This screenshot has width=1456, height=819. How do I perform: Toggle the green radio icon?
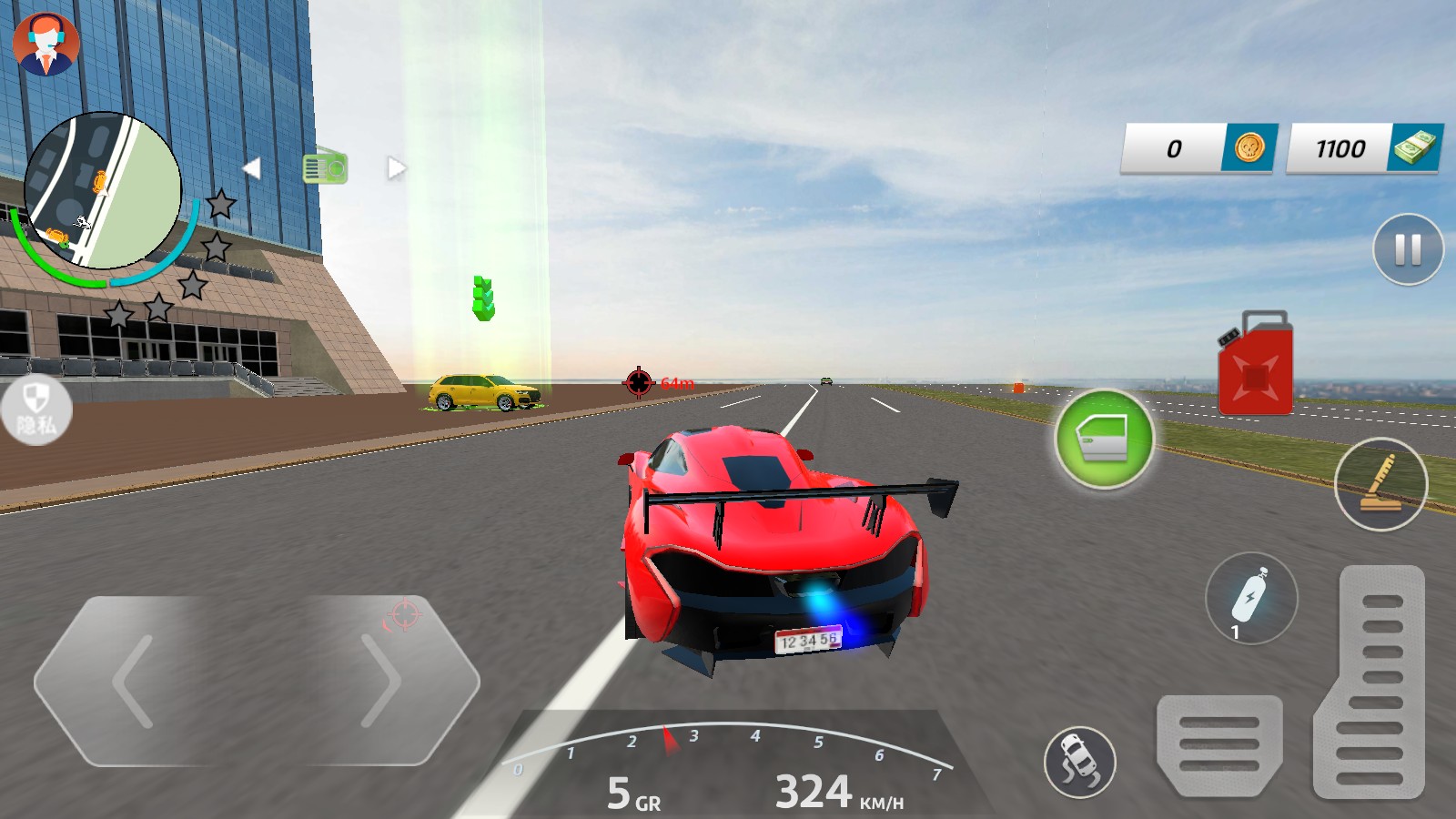[325, 167]
